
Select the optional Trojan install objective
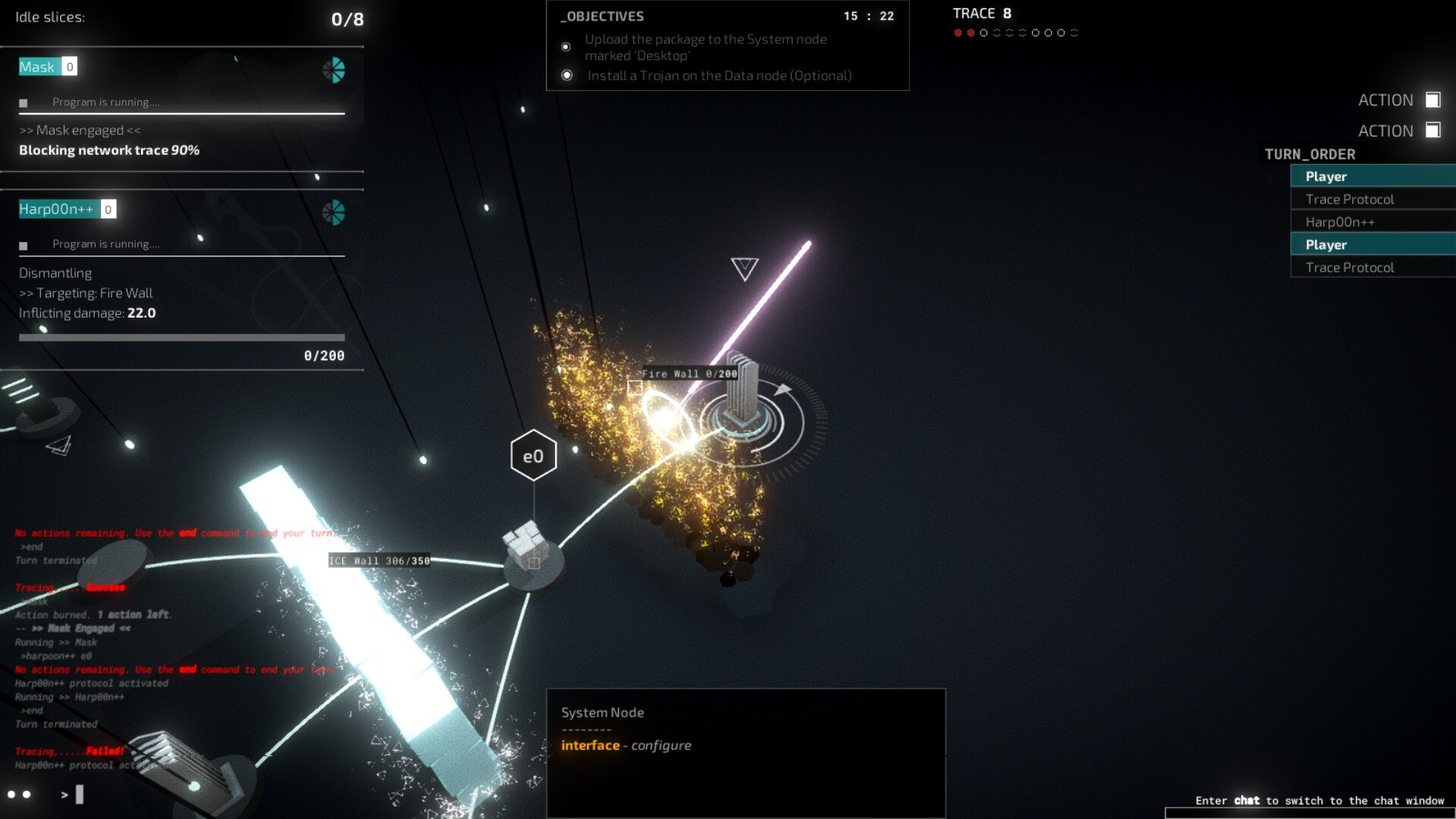pos(719,76)
